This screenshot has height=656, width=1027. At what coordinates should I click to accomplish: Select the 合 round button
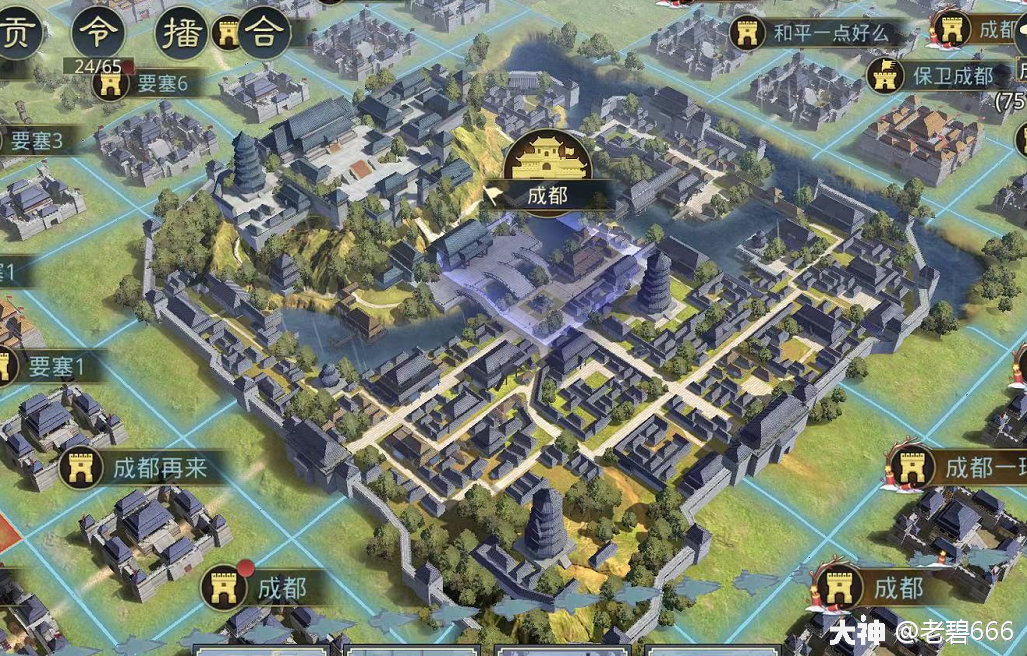coord(264,32)
